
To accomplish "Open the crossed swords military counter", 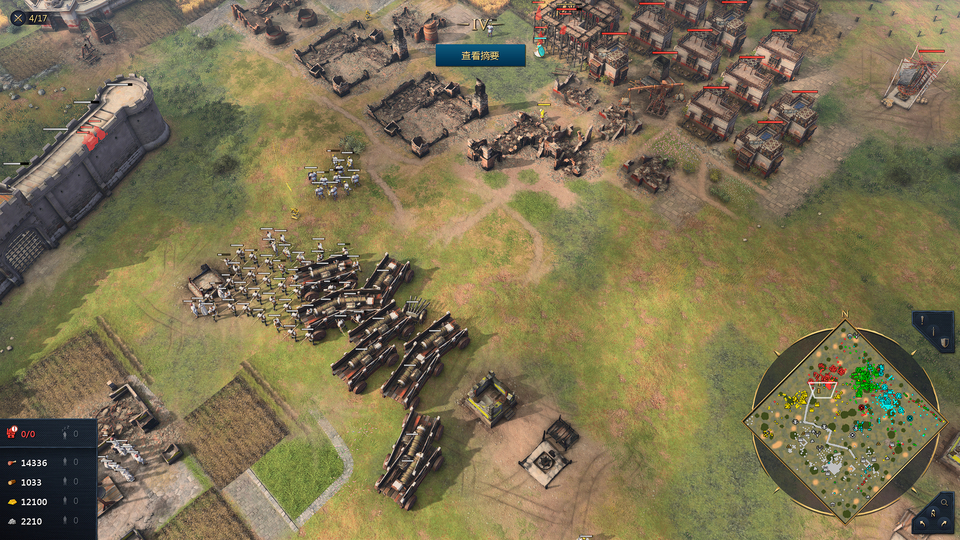I will pyautogui.click(x=17, y=17).
